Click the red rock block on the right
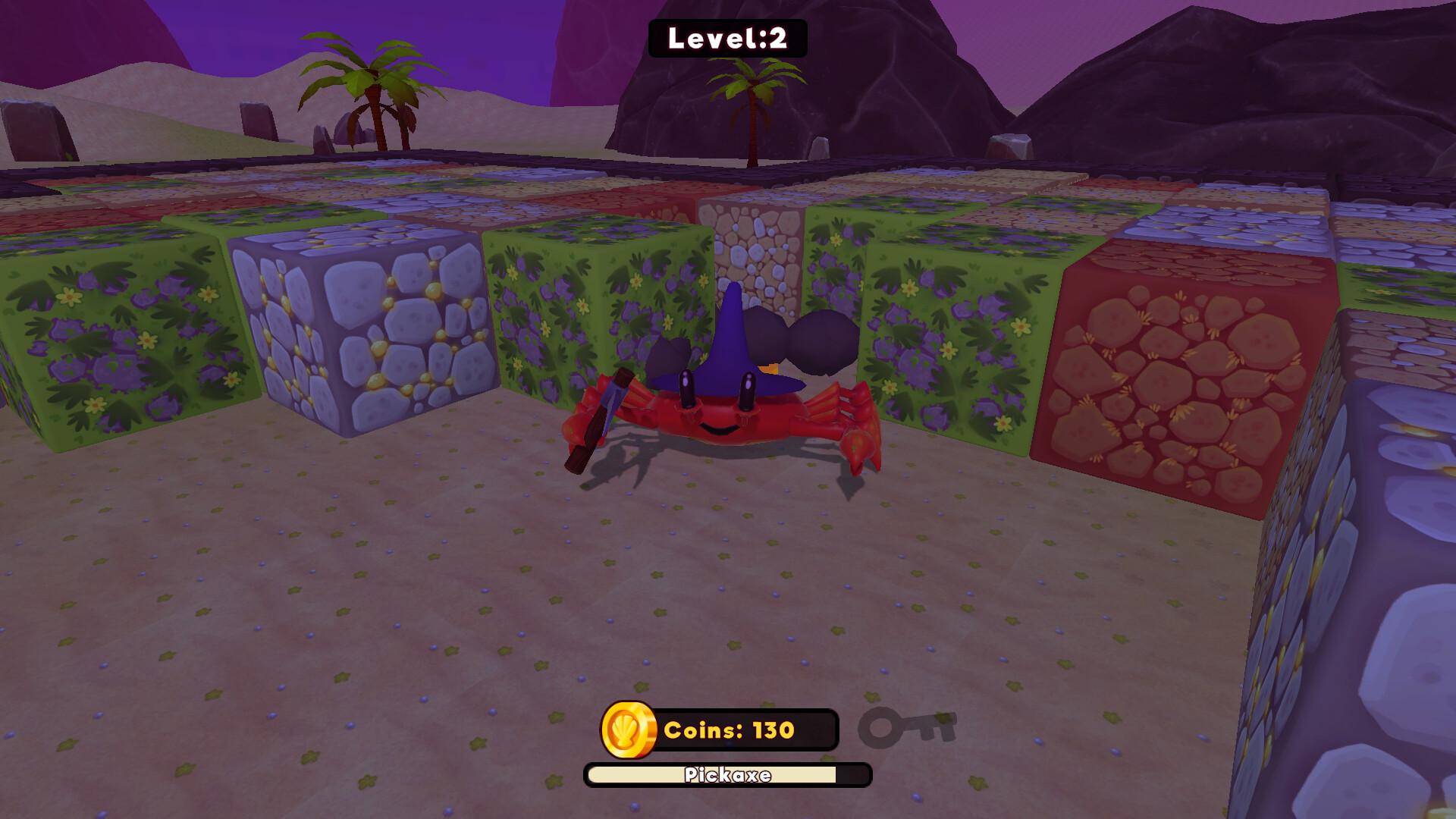Screen dimensions: 1456x819 (1183, 372)
